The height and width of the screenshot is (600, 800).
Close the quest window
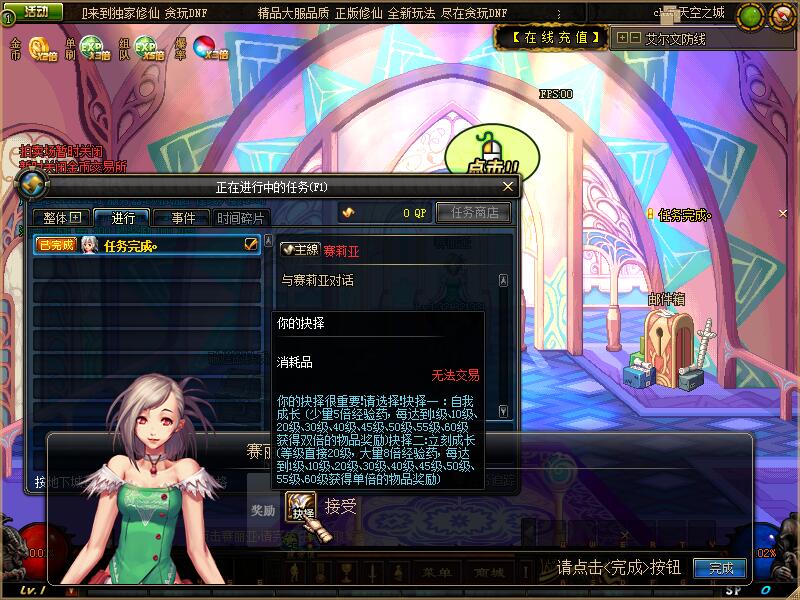pyautogui.click(x=508, y=186)
